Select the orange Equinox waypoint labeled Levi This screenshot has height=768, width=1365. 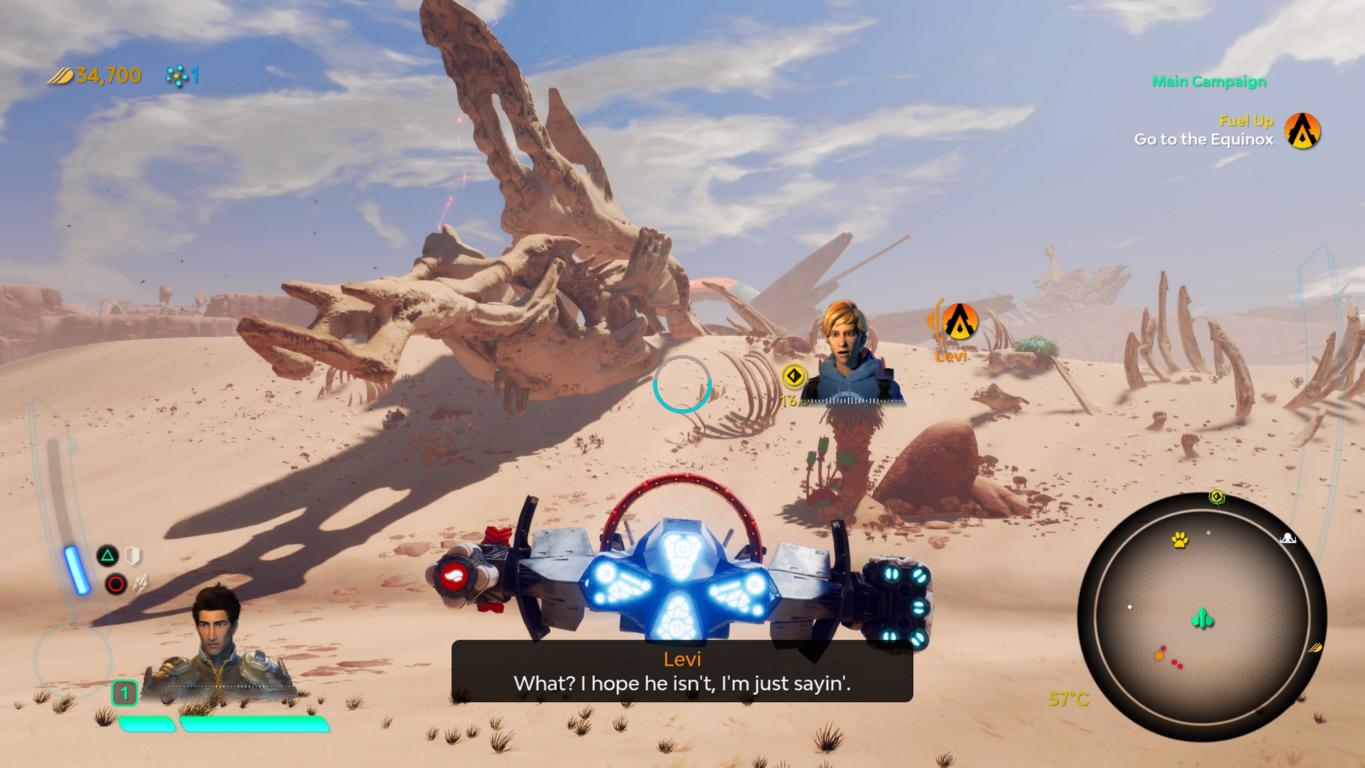coord(960,321)
